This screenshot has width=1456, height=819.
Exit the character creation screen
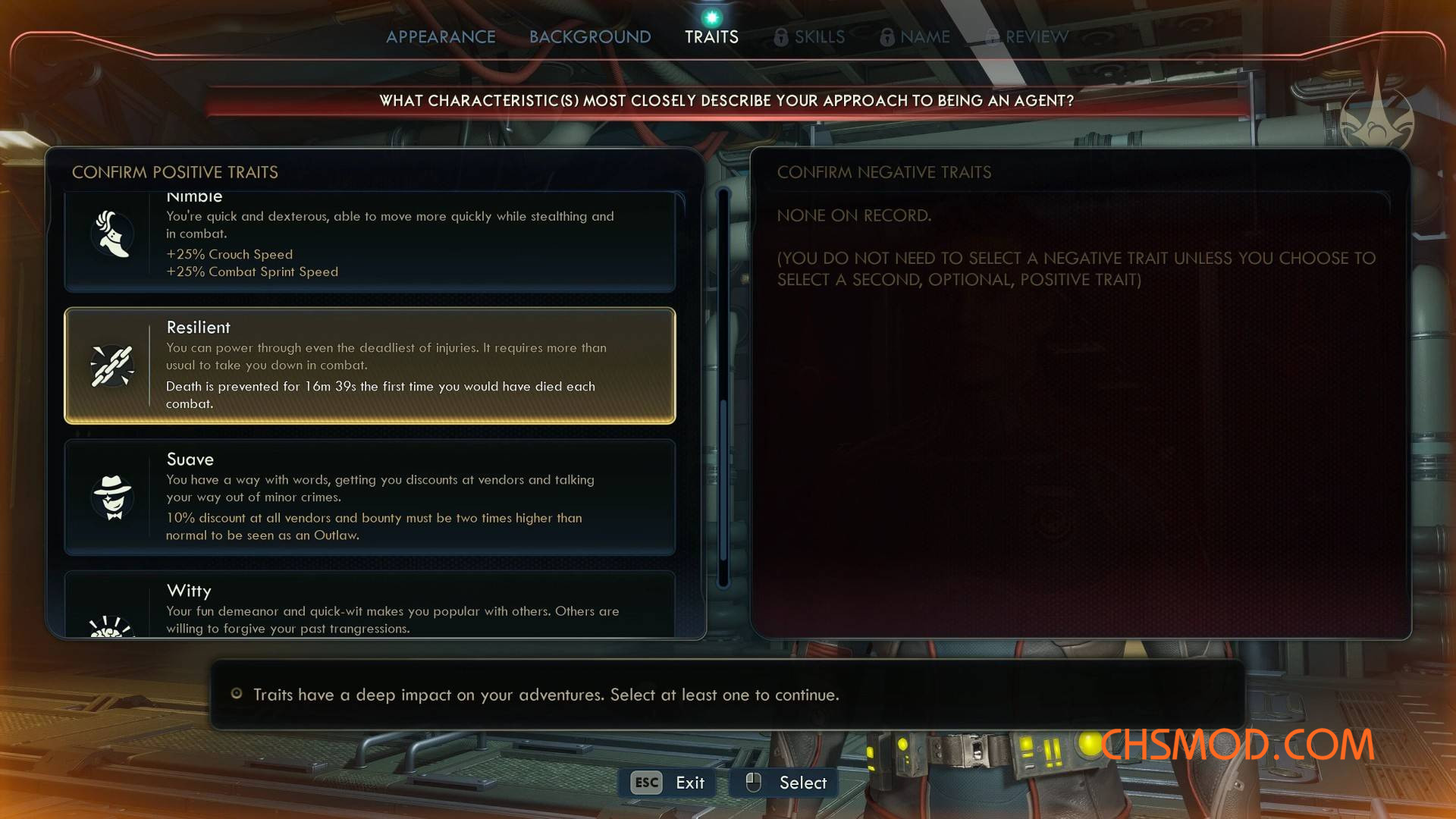668,783
